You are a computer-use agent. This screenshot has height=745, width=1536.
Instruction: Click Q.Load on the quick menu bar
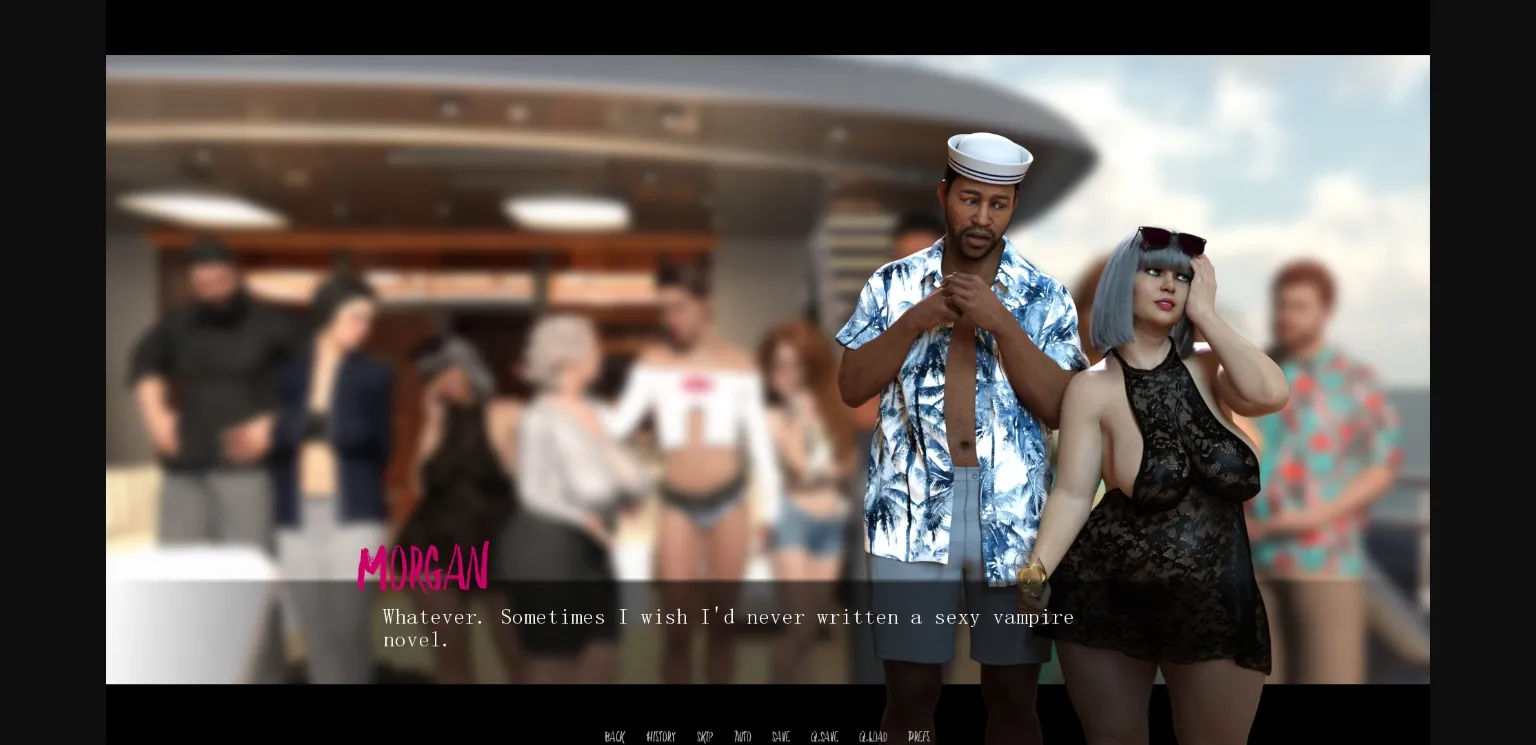tap(871, 737)
